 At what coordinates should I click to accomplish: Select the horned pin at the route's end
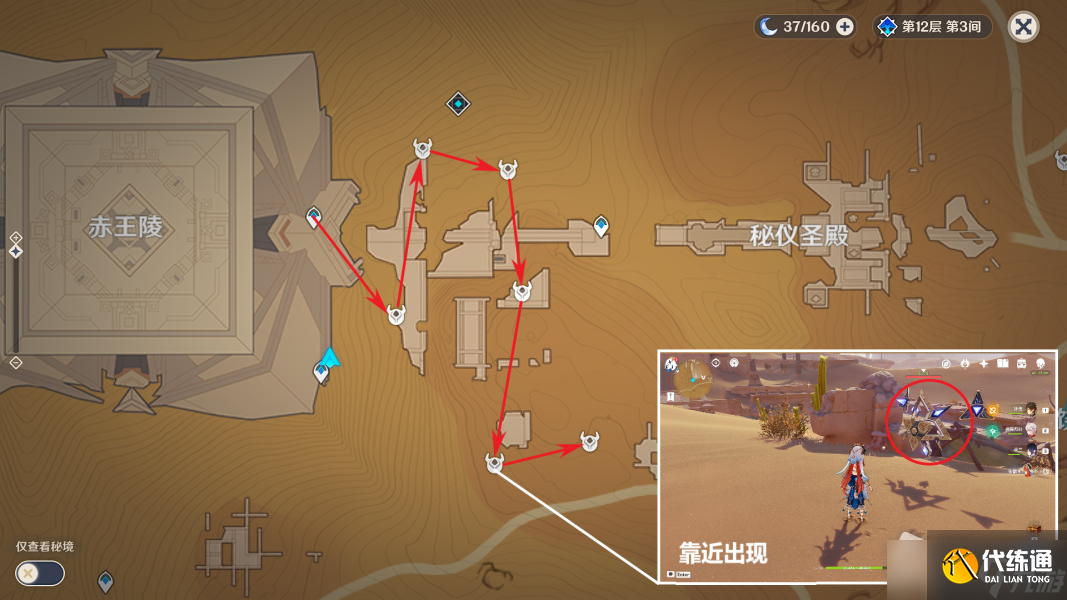point(591,441)
